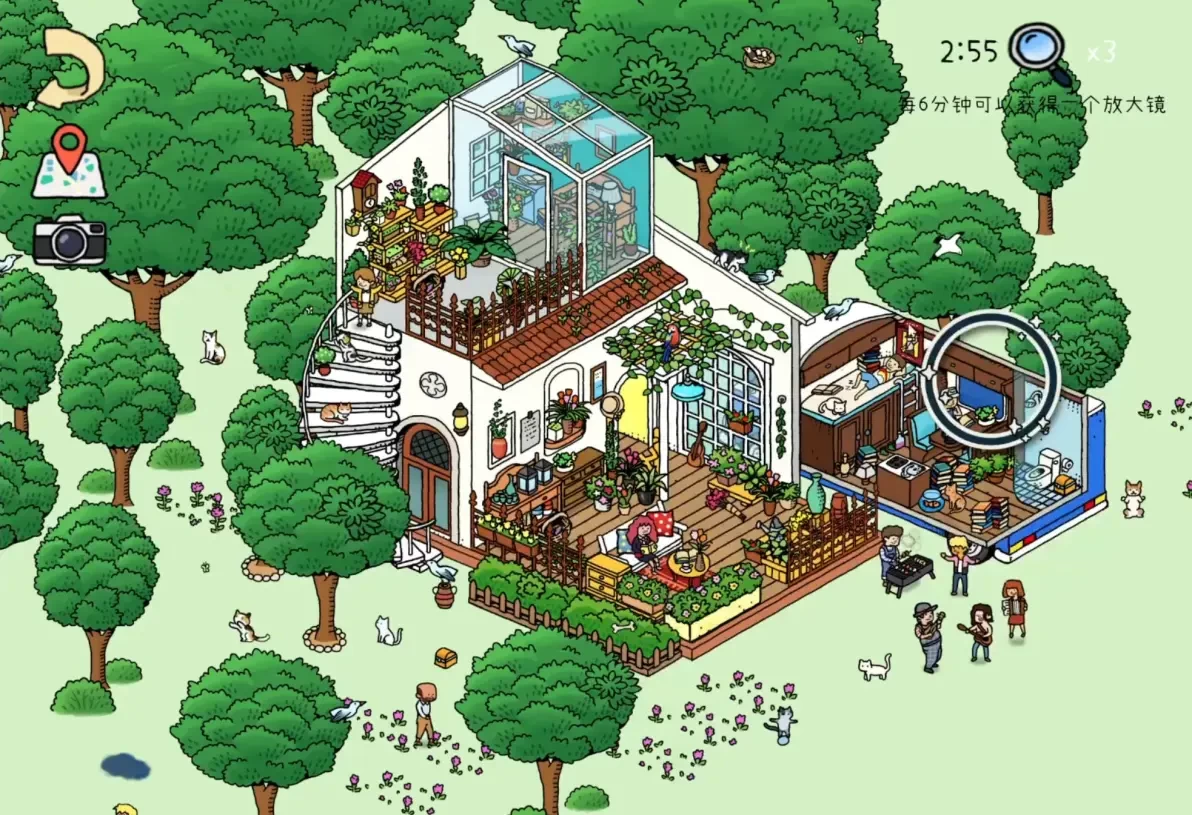Take a screenshot with the camera icon

point(69,240)
